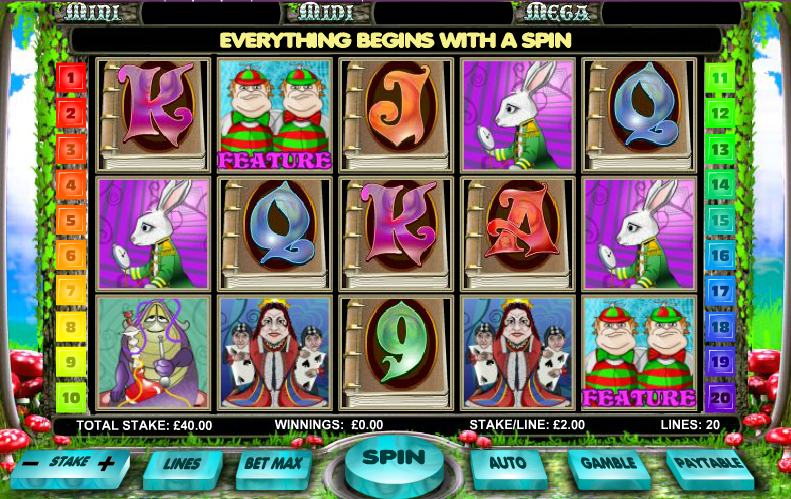The width and height of the screenshot is (791, 499).
Task: Click payline number 16 marker
Action: click(720, 255)
